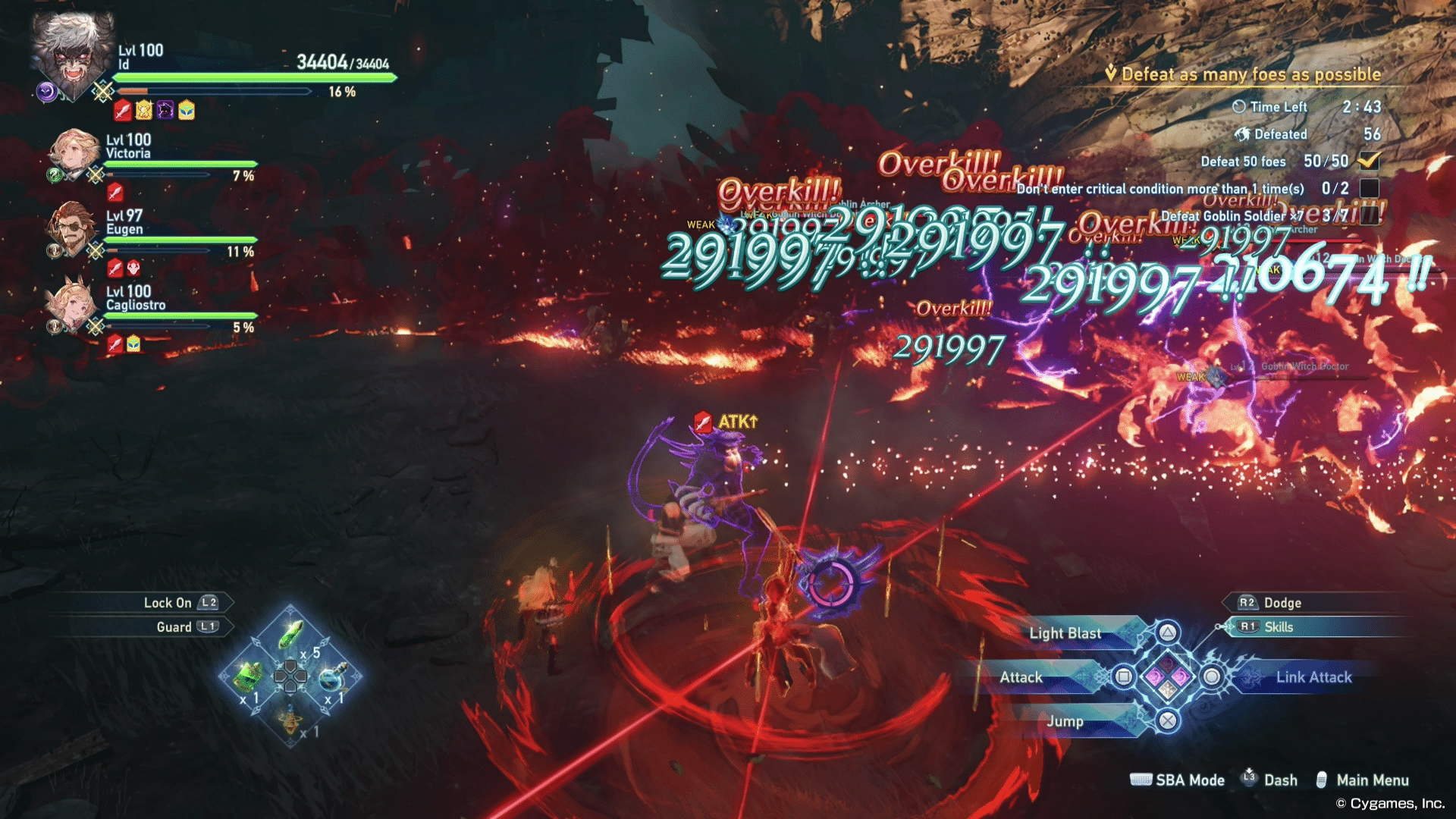The height and width of the screenshot is (819, 1456).
Task: Open the Main Menu prompt
Action: [x=1372, y=780]
